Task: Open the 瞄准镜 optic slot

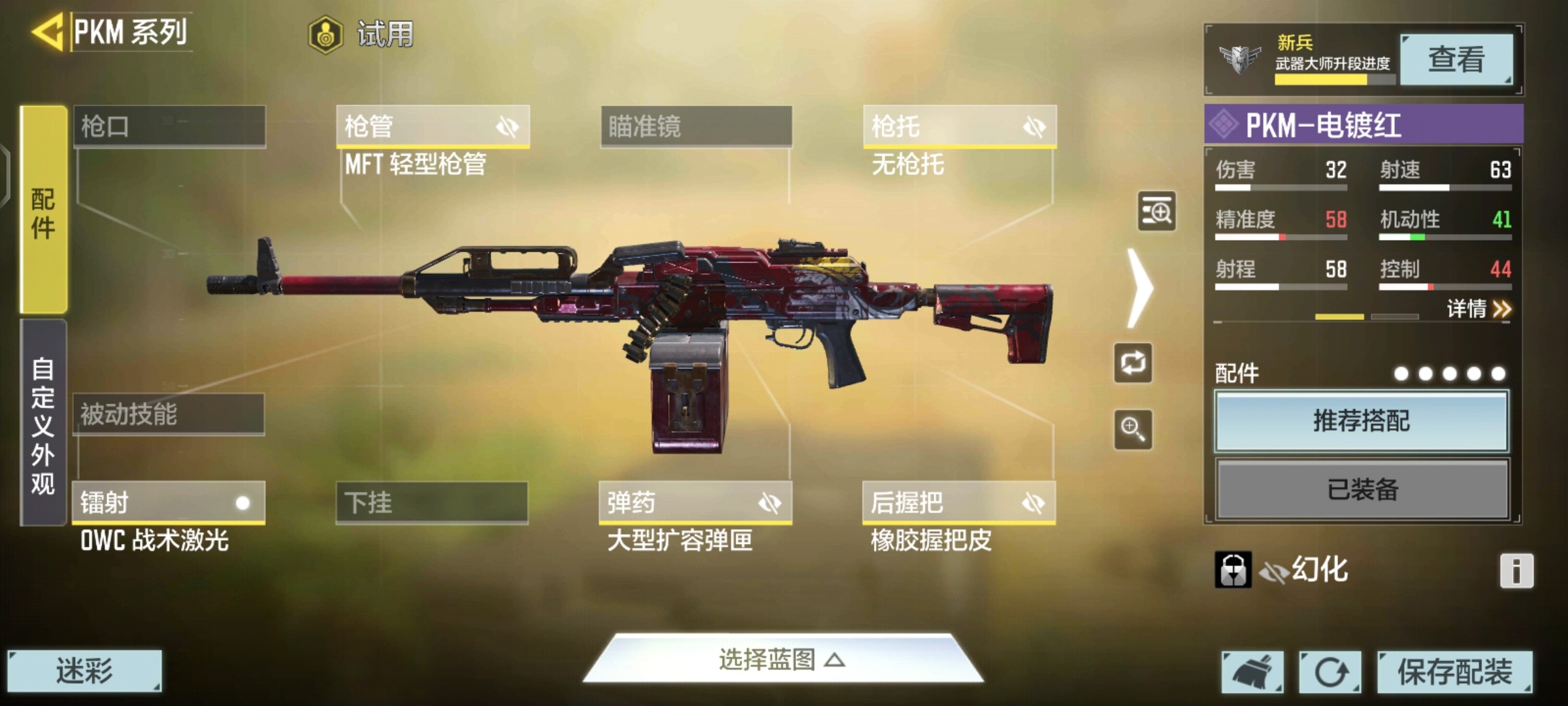Action: [x=696, y=126]
